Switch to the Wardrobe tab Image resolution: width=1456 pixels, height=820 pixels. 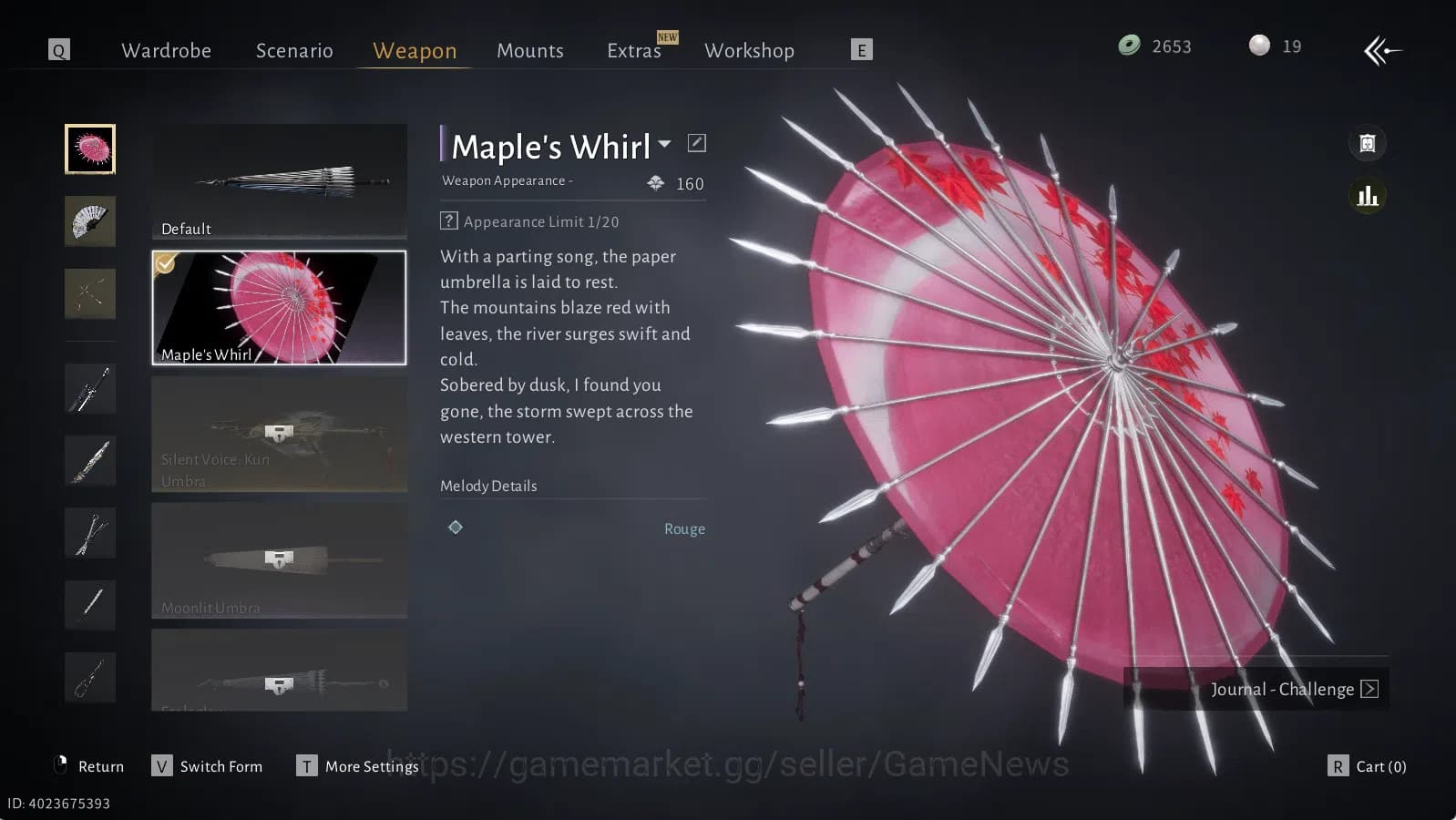167,50
